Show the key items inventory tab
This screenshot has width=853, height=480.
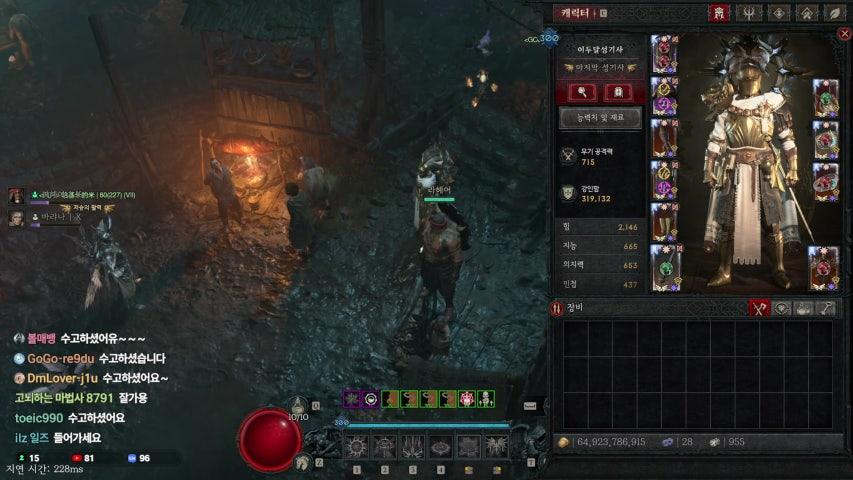[x=827, y=308]
